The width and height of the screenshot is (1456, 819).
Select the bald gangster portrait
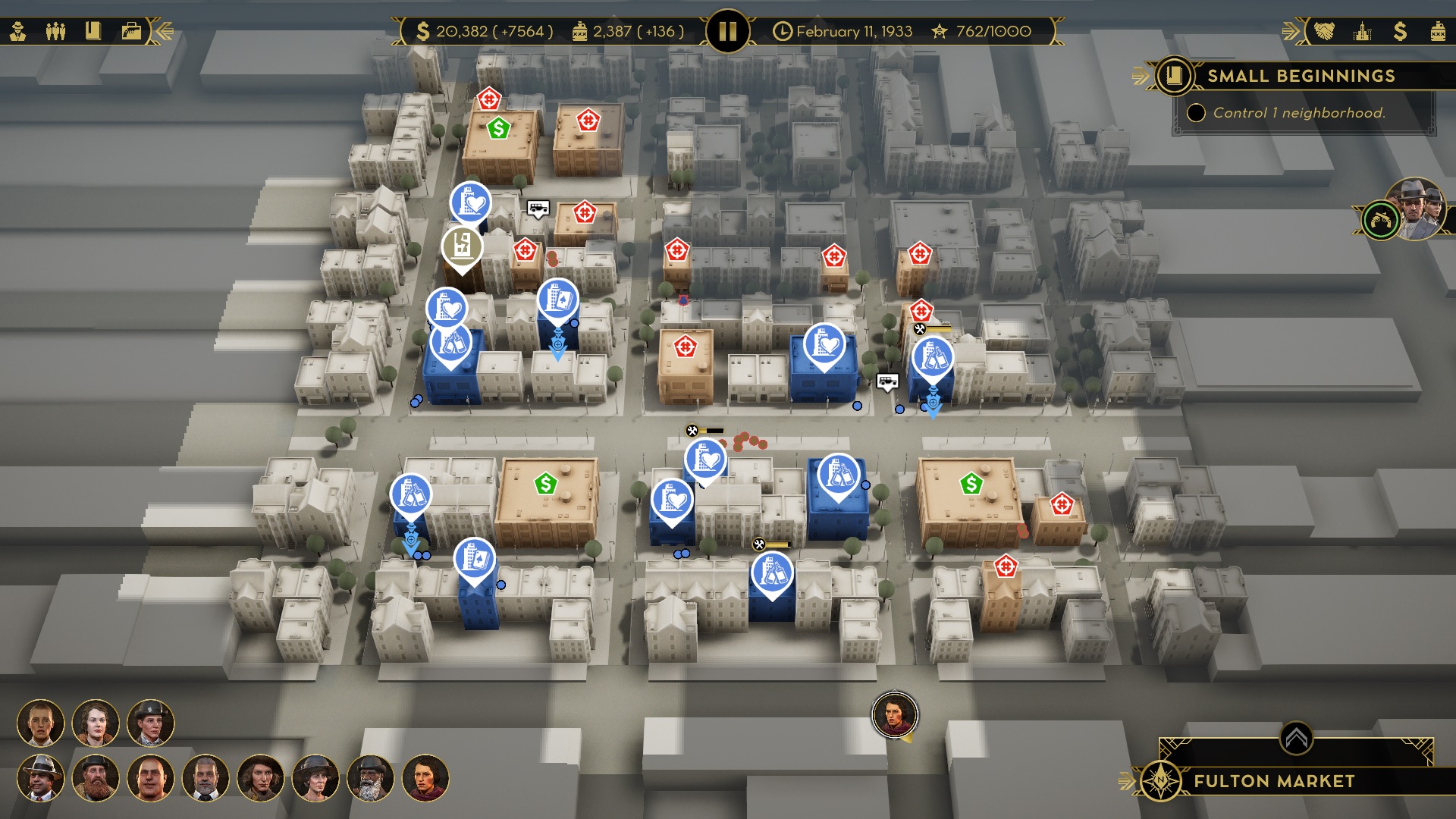[x=150, y=778]
